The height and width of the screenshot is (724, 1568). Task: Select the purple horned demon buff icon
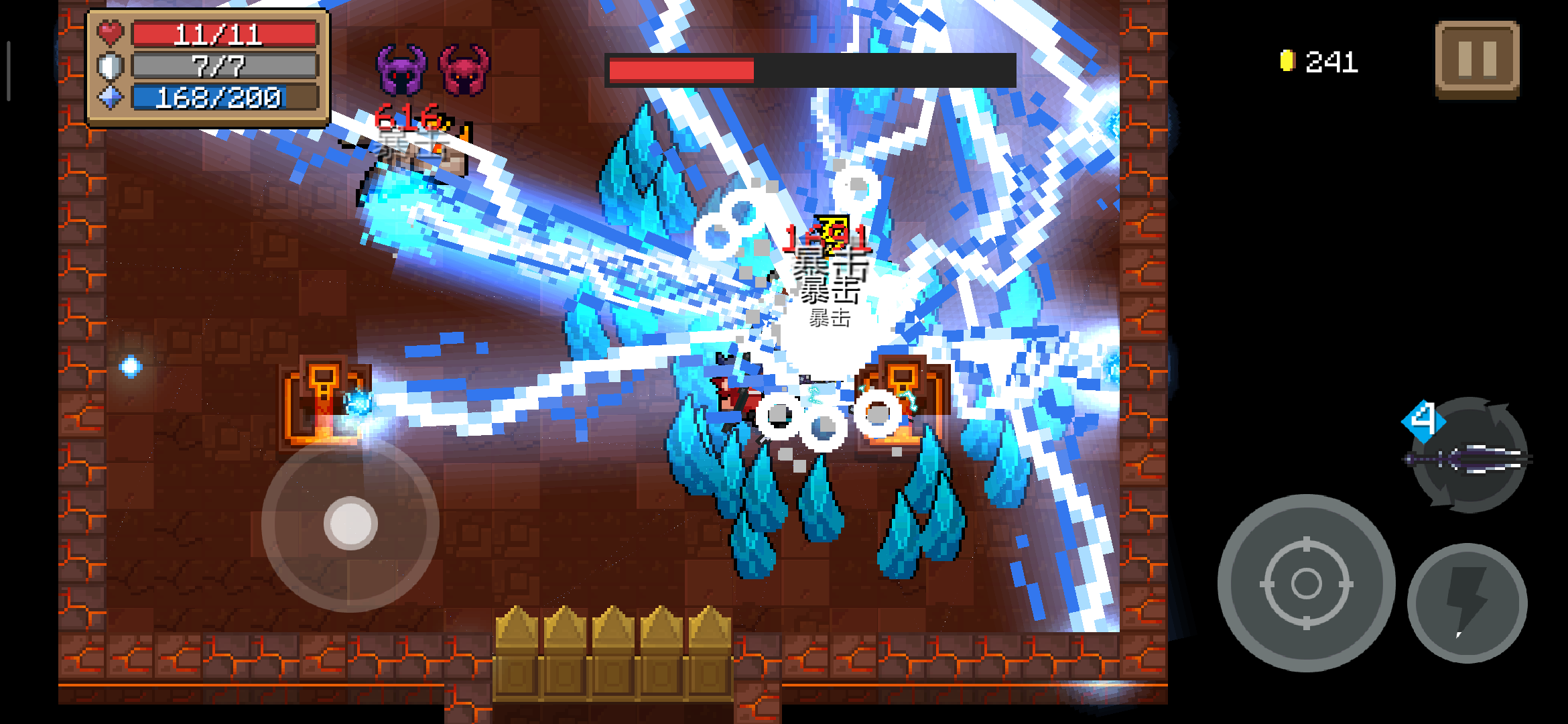click(401, 70)
